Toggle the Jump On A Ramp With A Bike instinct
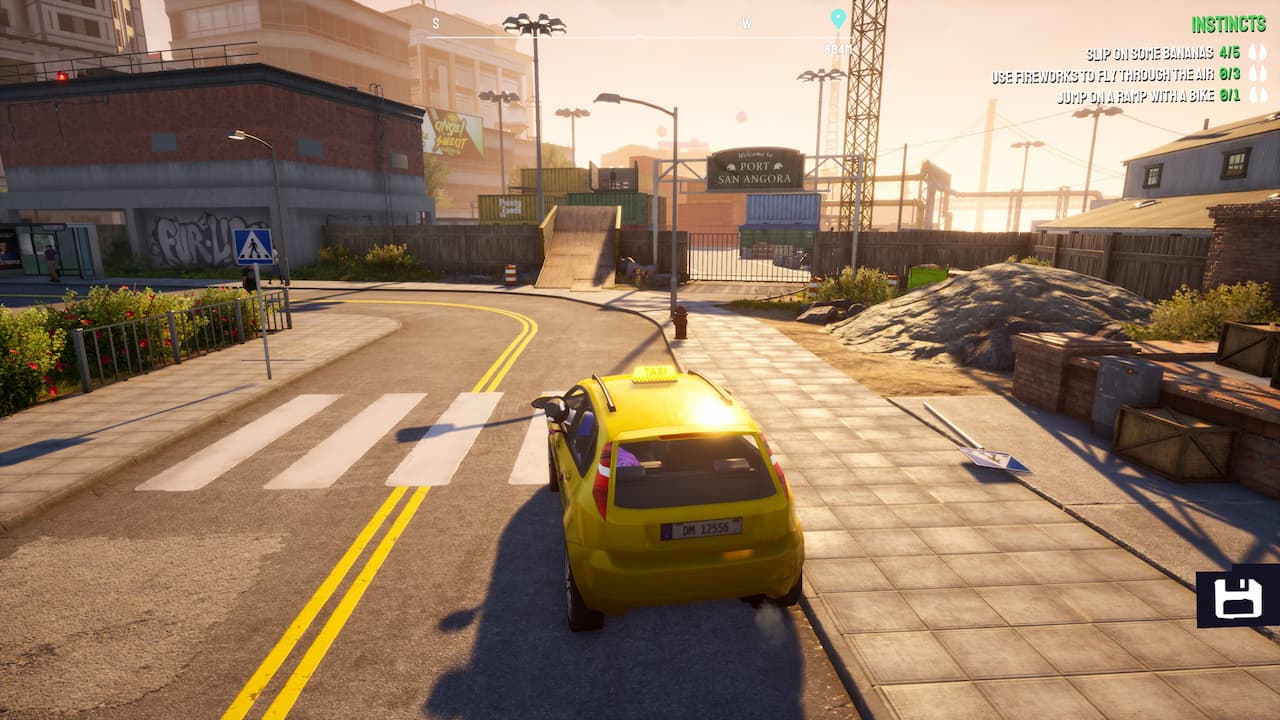 coord(1137,93)
